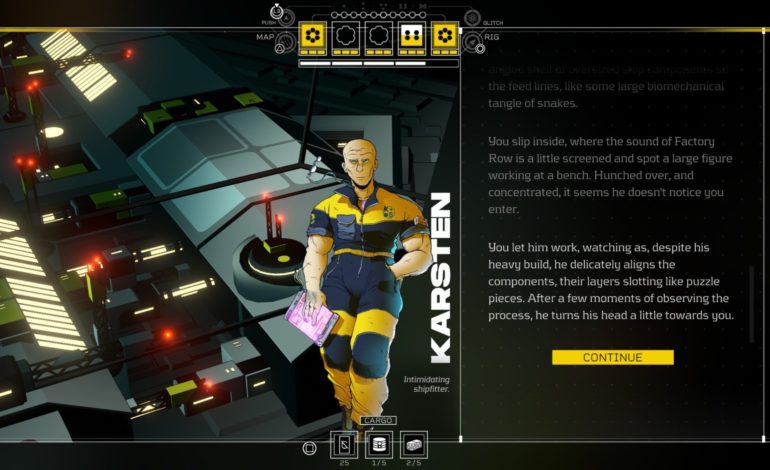Continue the dialogue with Karsten
The width and height of the screenshot is (770, 470).
(x=612, y=357)
